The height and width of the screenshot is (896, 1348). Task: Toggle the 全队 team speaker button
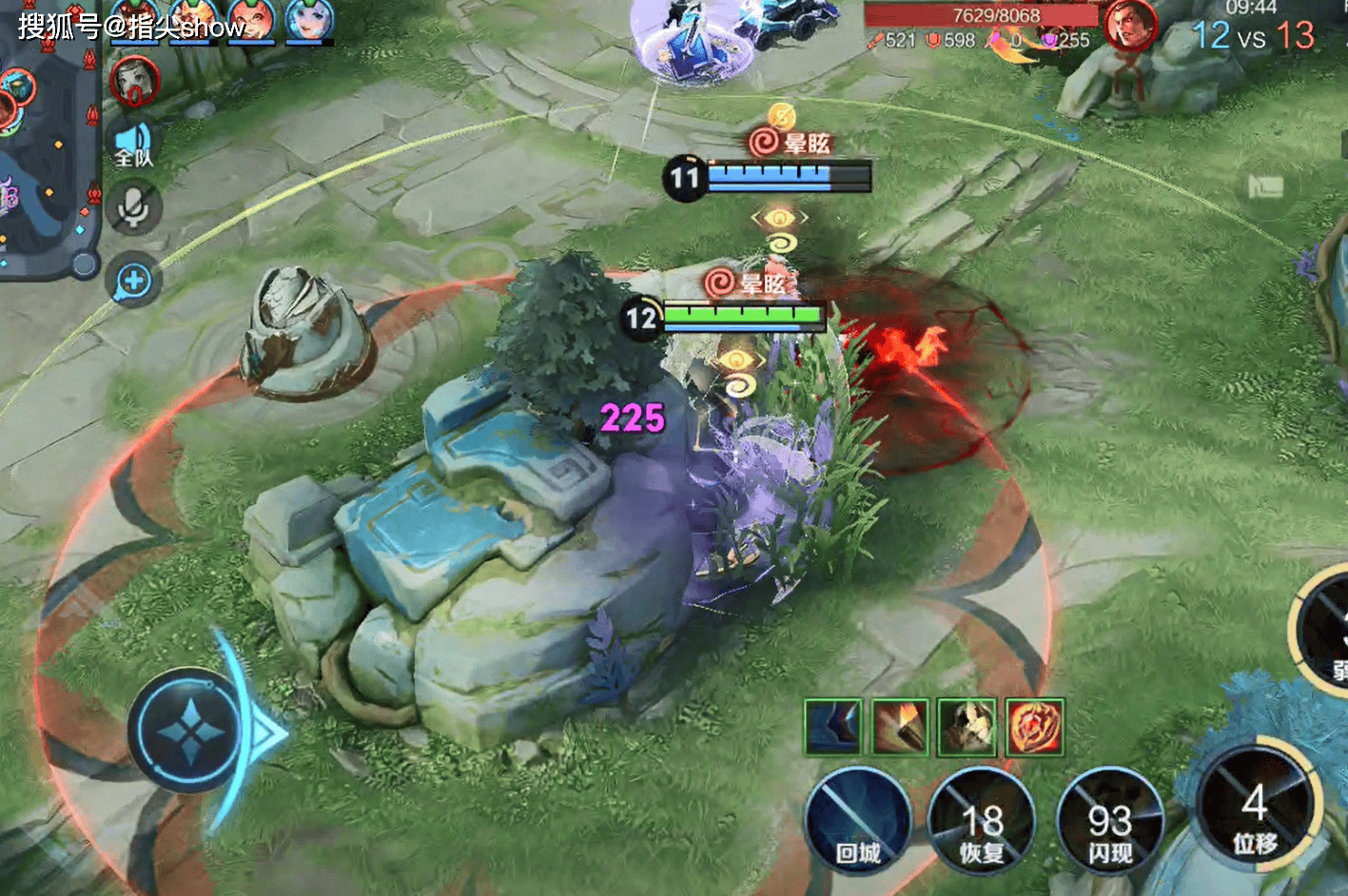coord(133,146)
